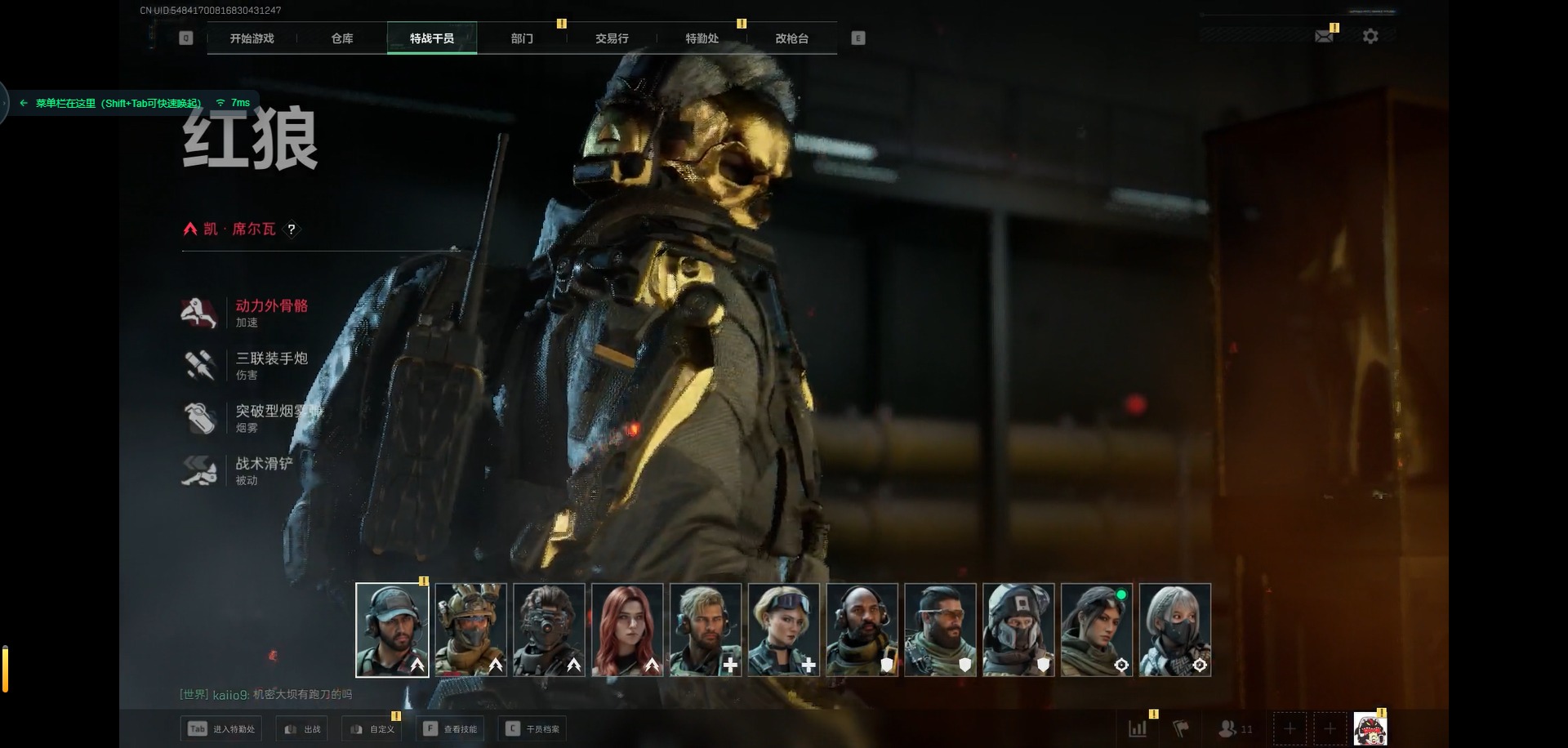Open the mail envelope icon
The width and height of the screenshot is (1568, 748).
click(x=1324, y=37)
